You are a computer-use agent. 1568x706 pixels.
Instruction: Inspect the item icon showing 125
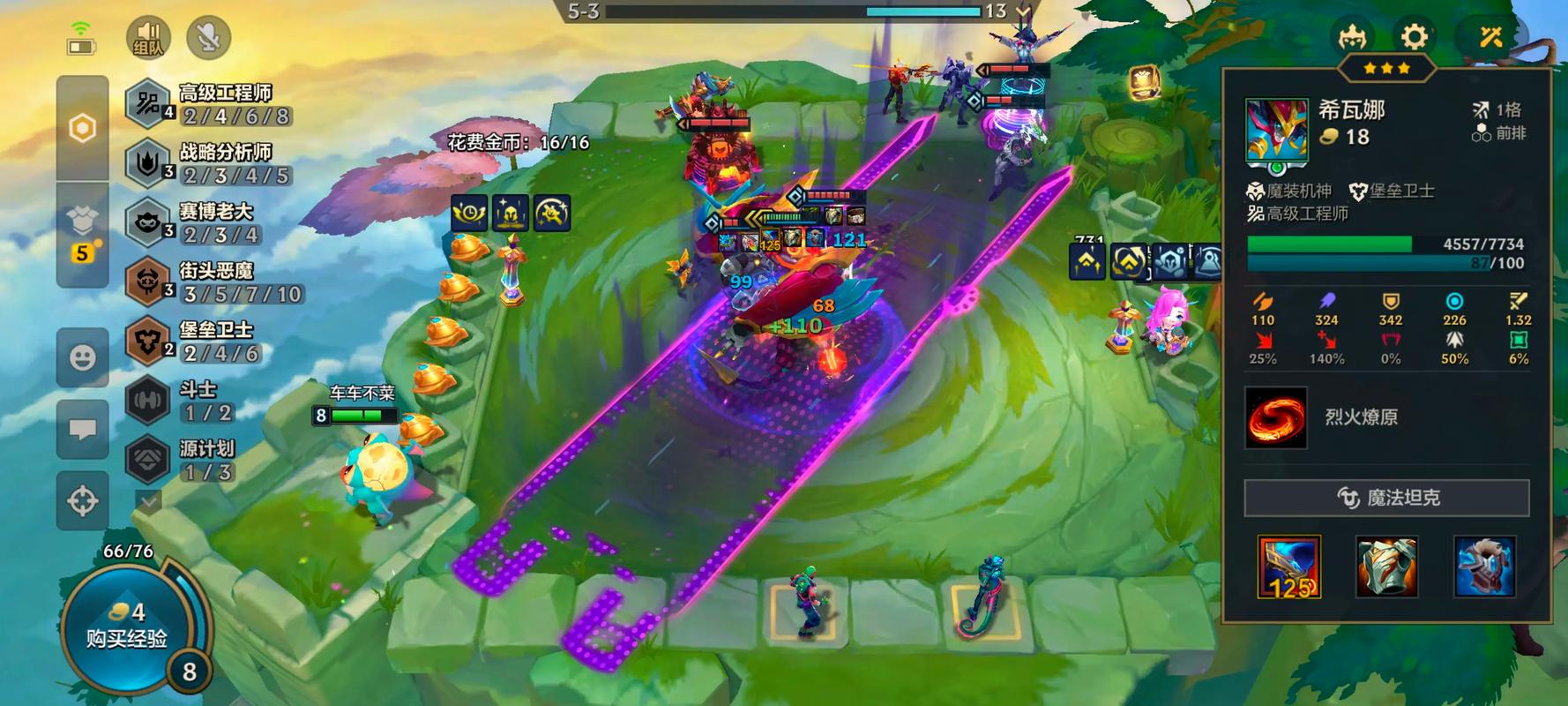(1288, 567)
